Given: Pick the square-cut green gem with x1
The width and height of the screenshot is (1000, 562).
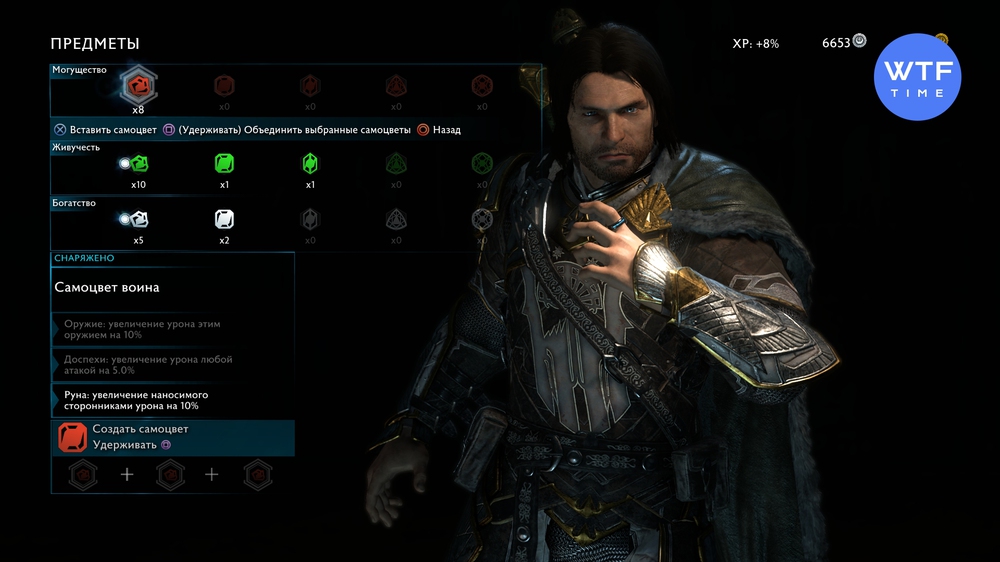Looking at the screenshot, I should point(224,163).
